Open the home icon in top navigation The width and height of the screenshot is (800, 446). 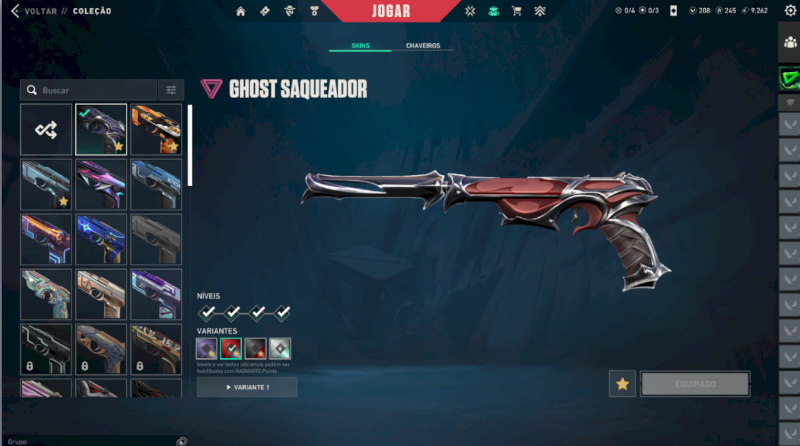coord(240,11)
